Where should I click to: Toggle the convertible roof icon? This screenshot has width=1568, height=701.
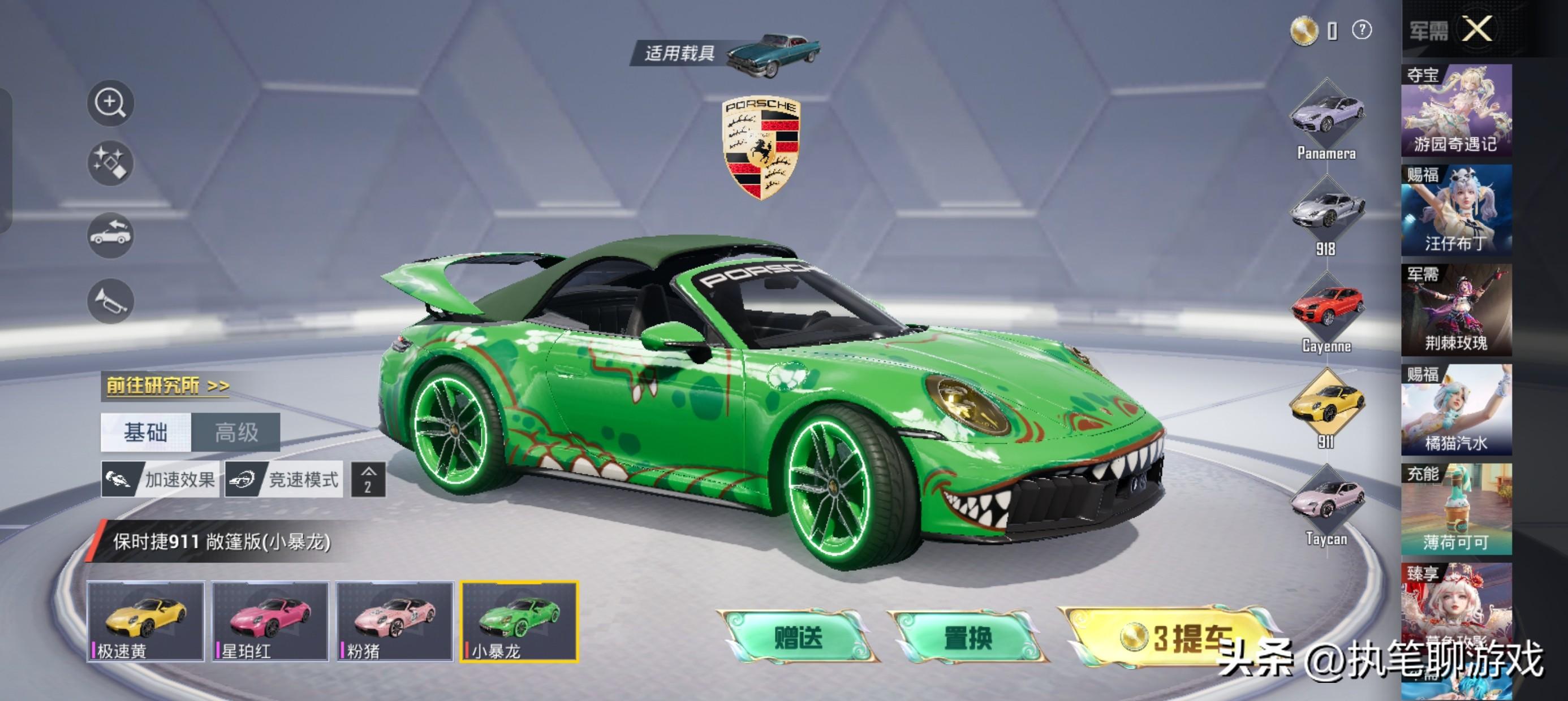pyautogui.click(x=110, y=234)
